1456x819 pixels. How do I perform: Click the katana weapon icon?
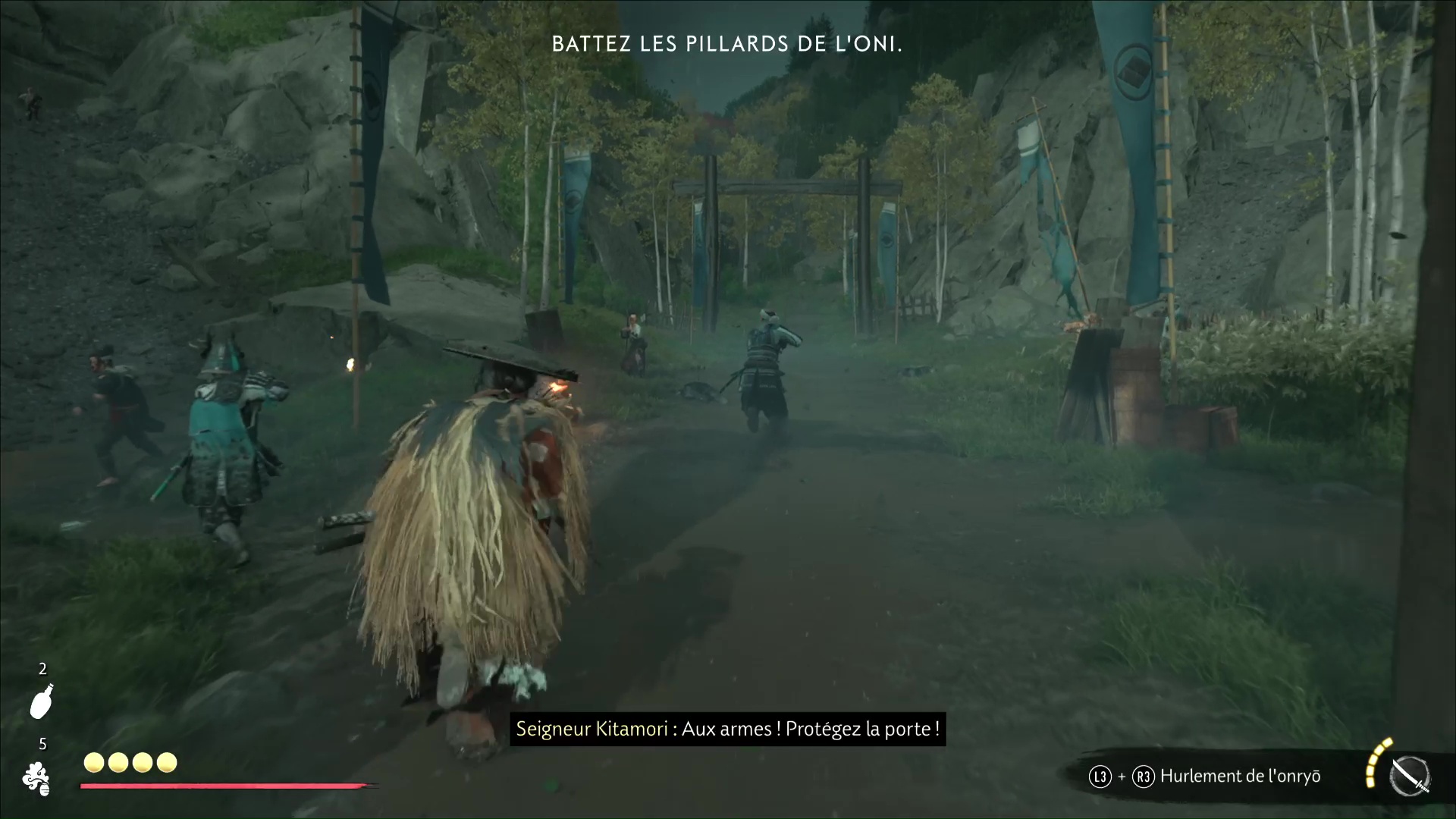pyautogui.click(x=1410, y=777)
